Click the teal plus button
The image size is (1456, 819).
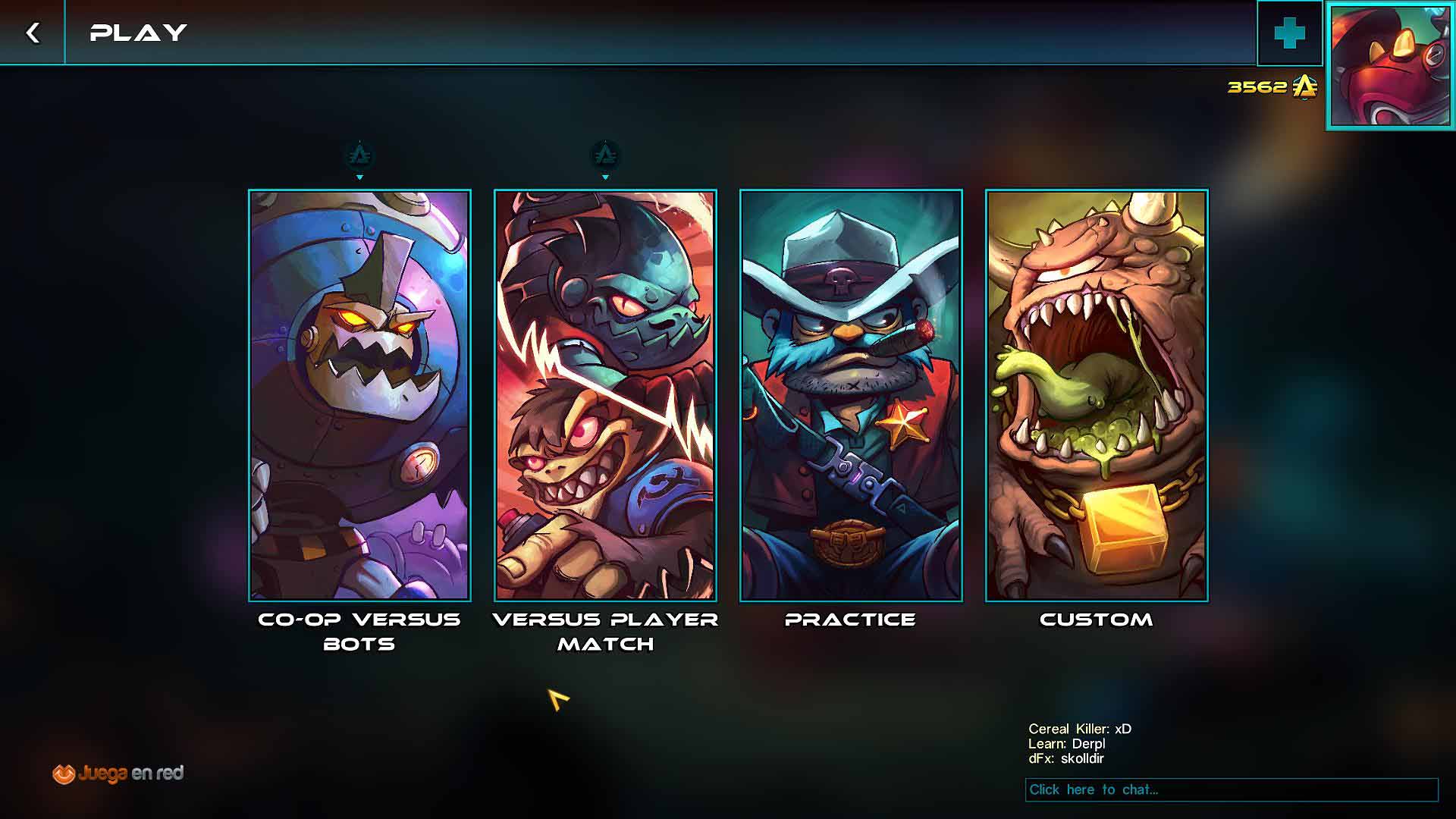pos(1289,33)
